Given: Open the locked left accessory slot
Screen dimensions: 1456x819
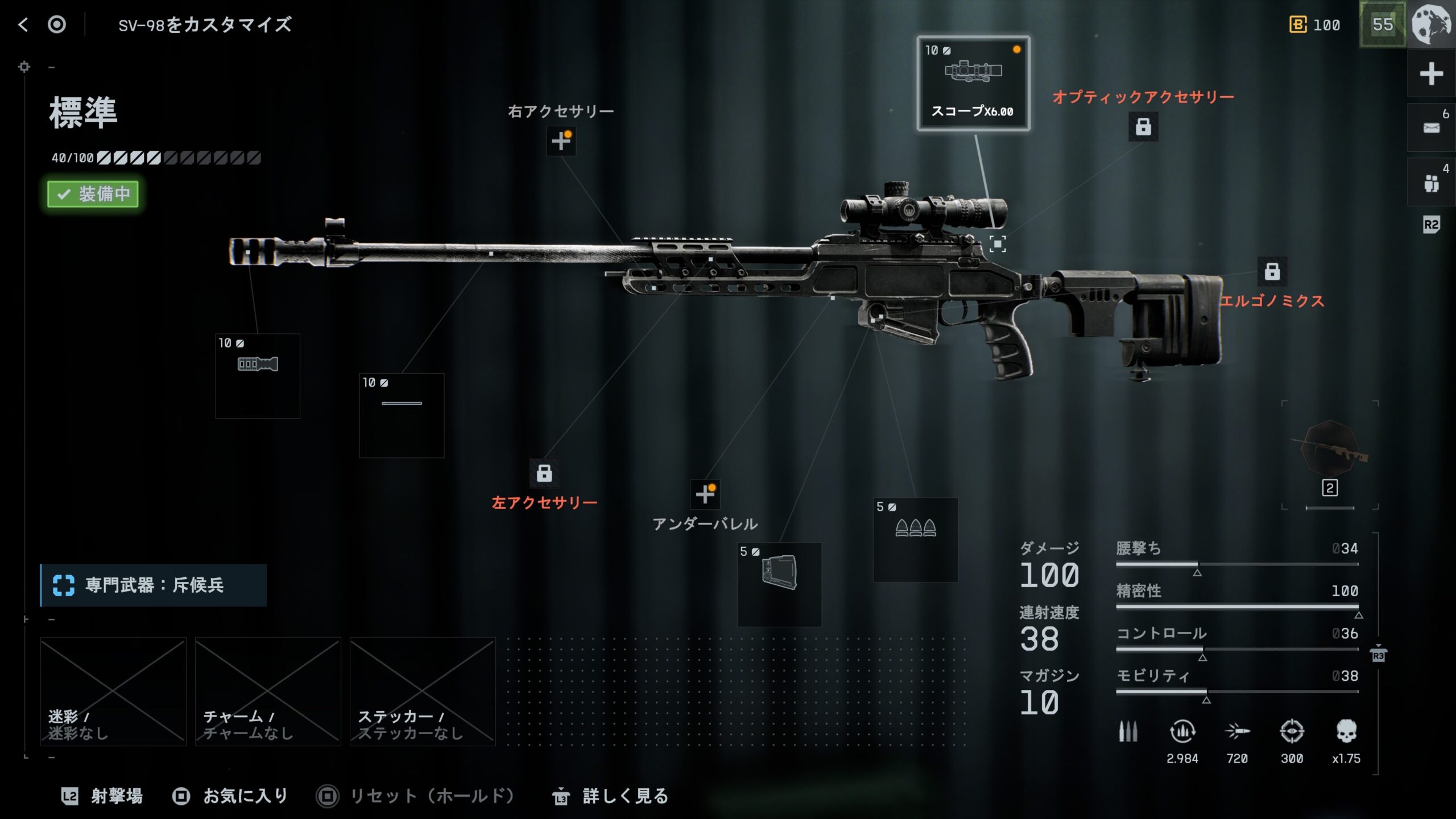Looking at the screenshot, I should pos(544,473).
